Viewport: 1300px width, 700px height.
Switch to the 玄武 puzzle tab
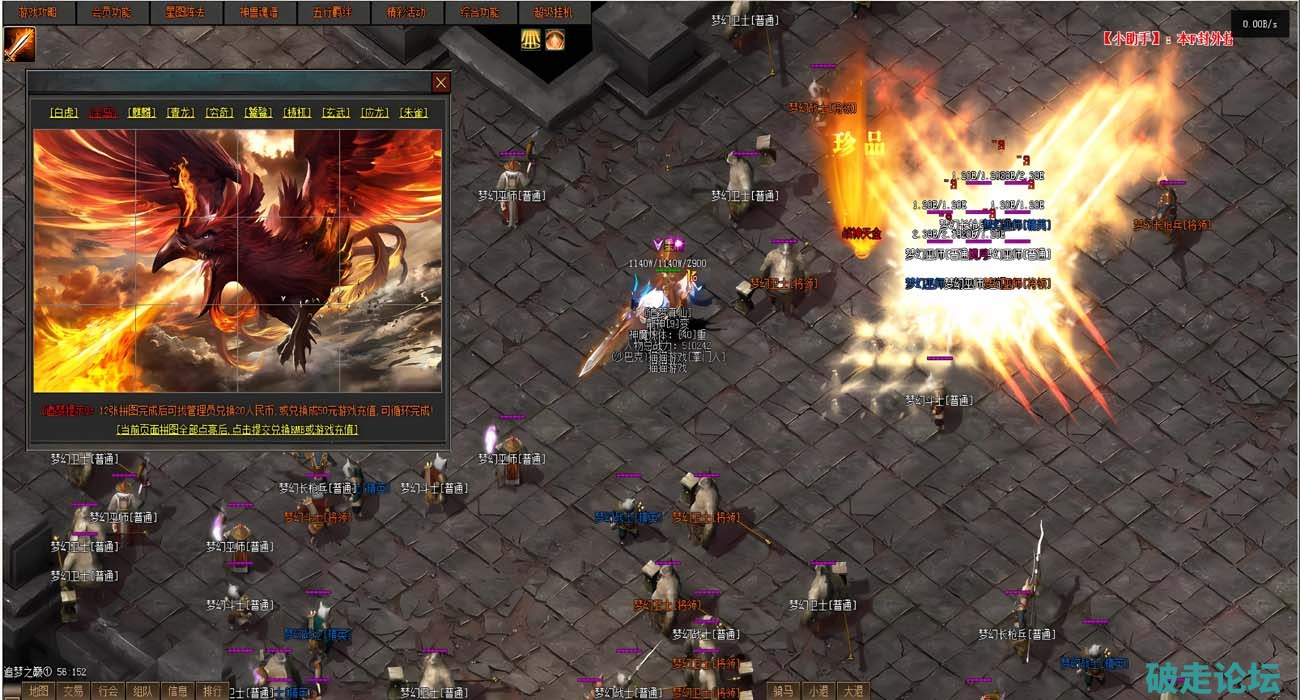tap(336, 113)
